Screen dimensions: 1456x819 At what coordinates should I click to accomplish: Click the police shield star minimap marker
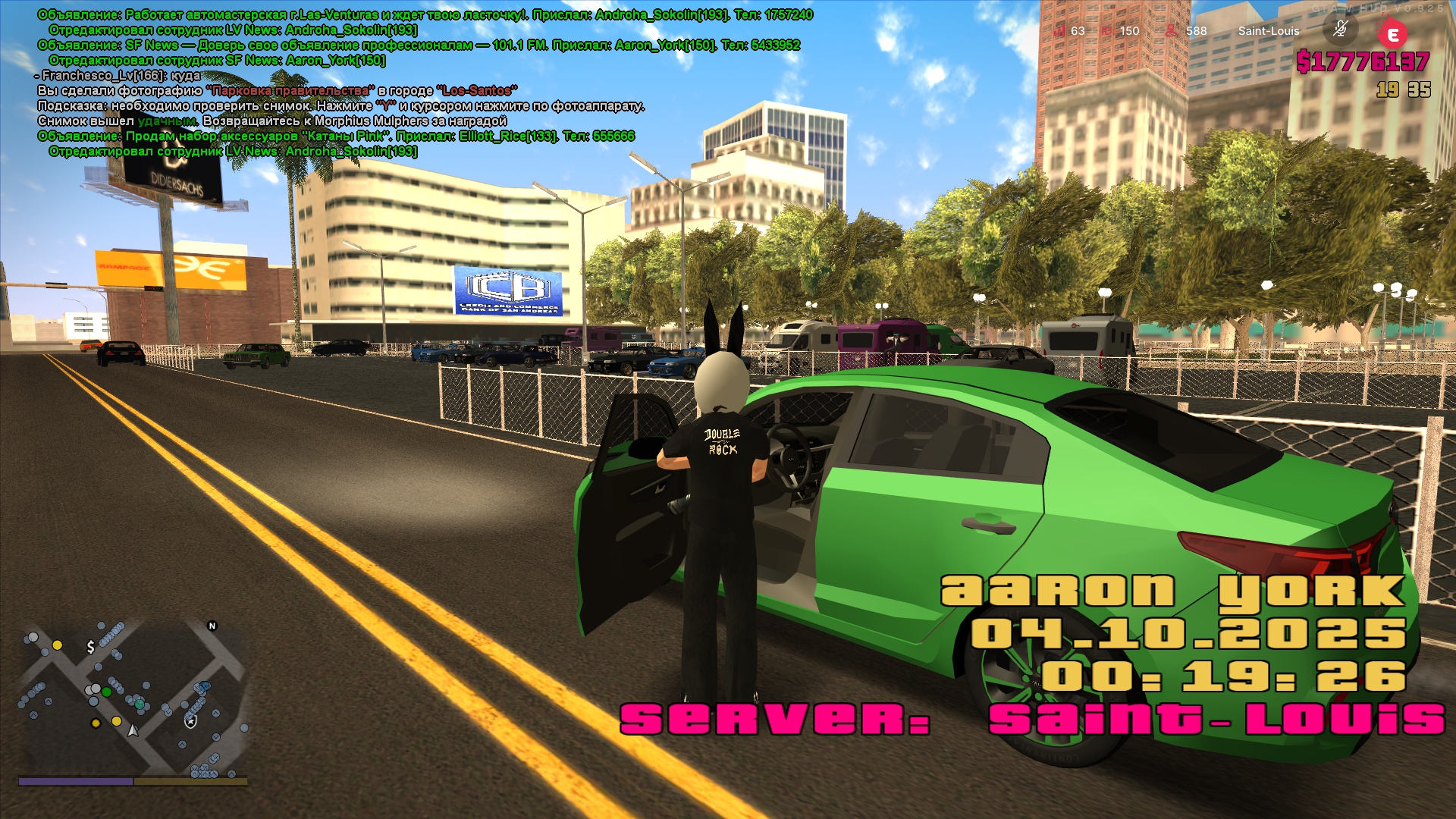[191, 721]
